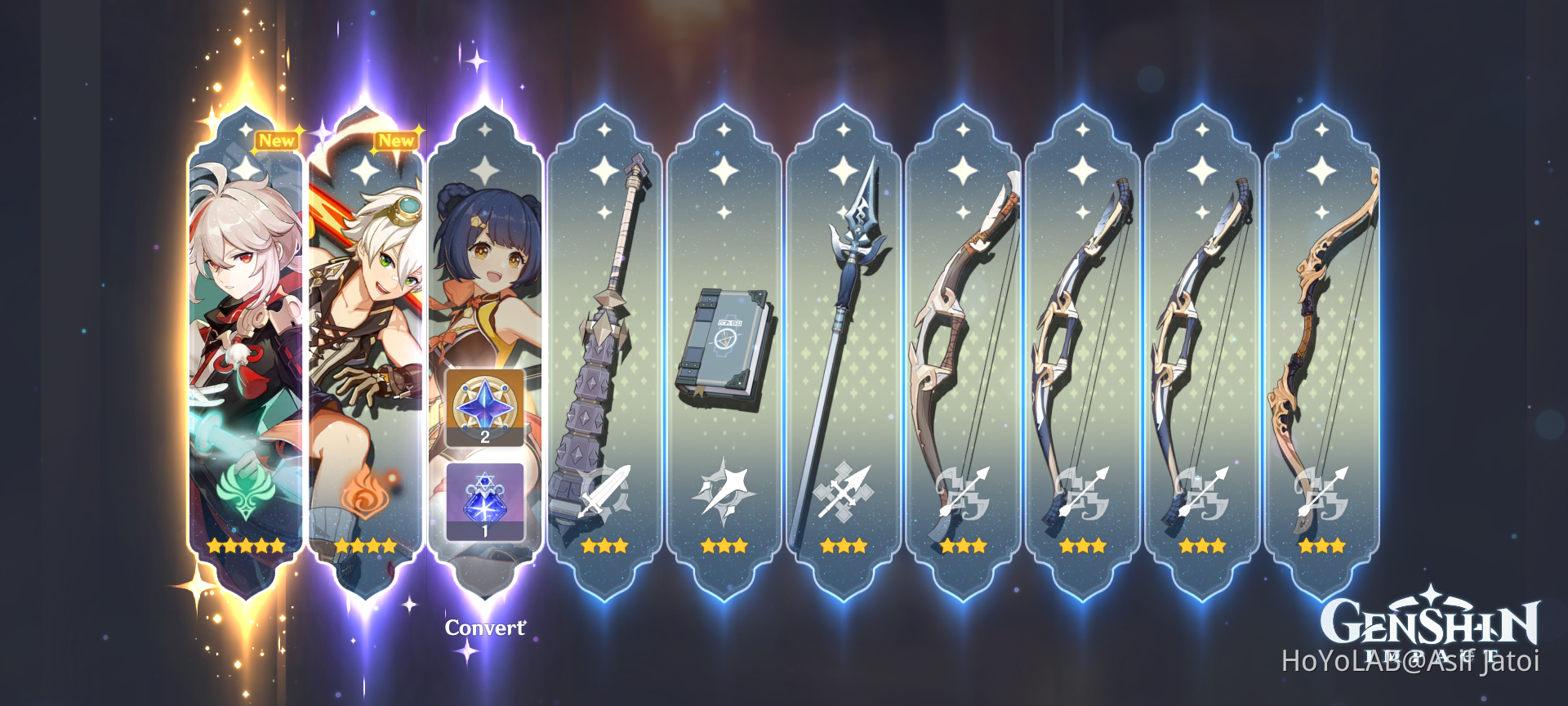This screenshot has height=706, width=1568.
Task: Open the Xiangling character card
Action: tap(483, 261)
